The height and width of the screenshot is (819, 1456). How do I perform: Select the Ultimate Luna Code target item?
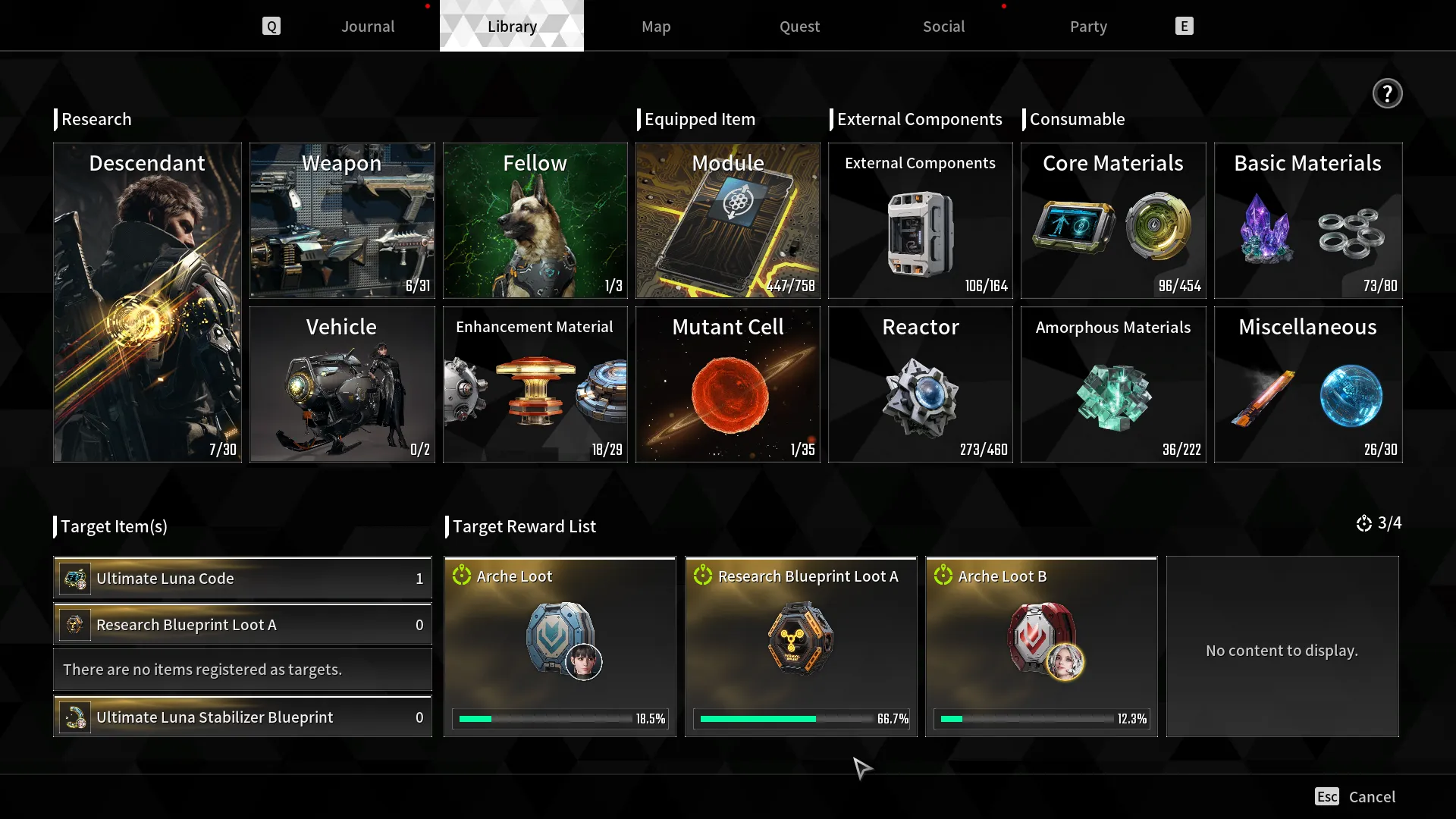[x=243, y=579]
